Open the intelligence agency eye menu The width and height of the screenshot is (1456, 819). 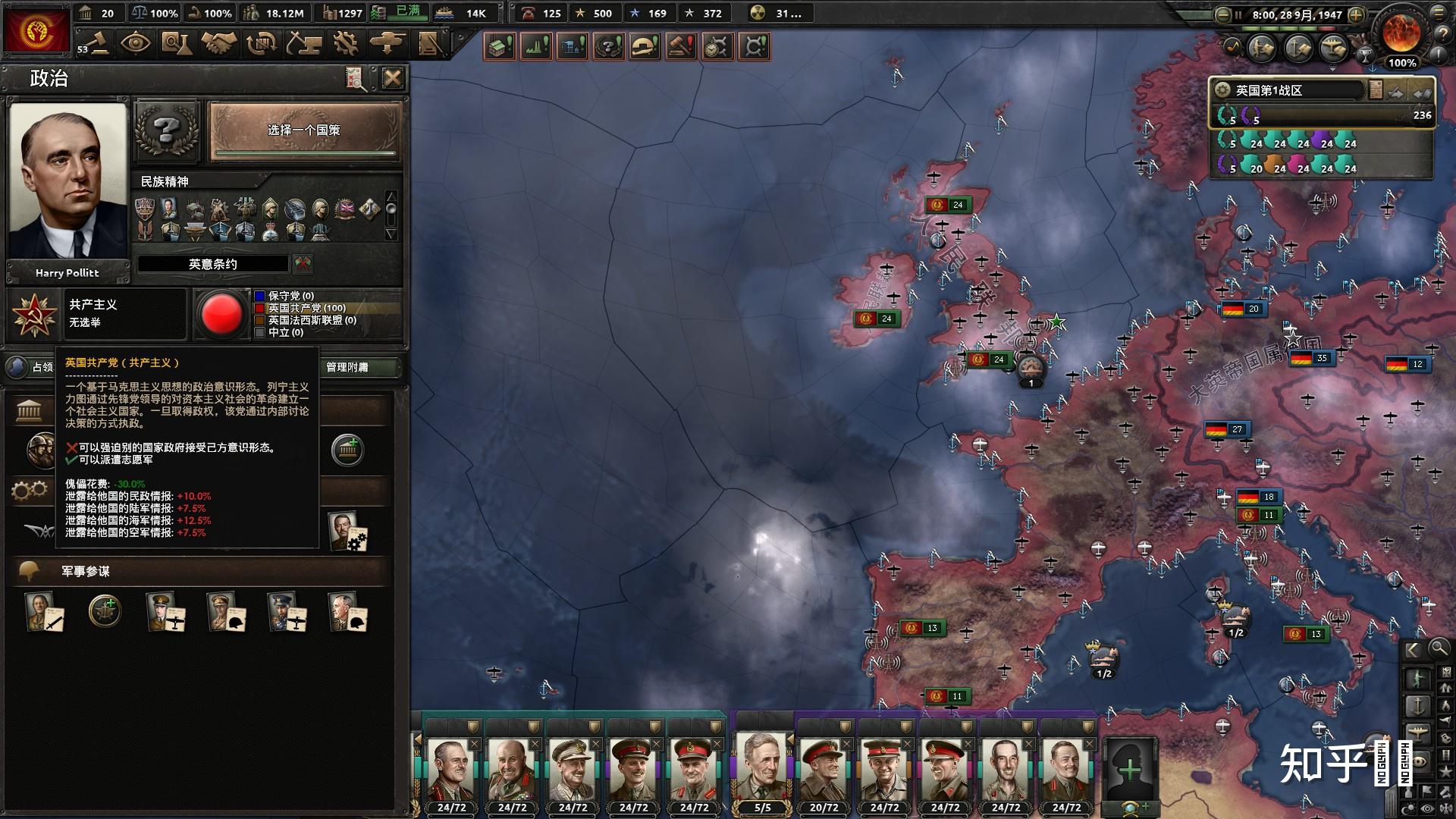pyautogui.click(x=136, y=43)
